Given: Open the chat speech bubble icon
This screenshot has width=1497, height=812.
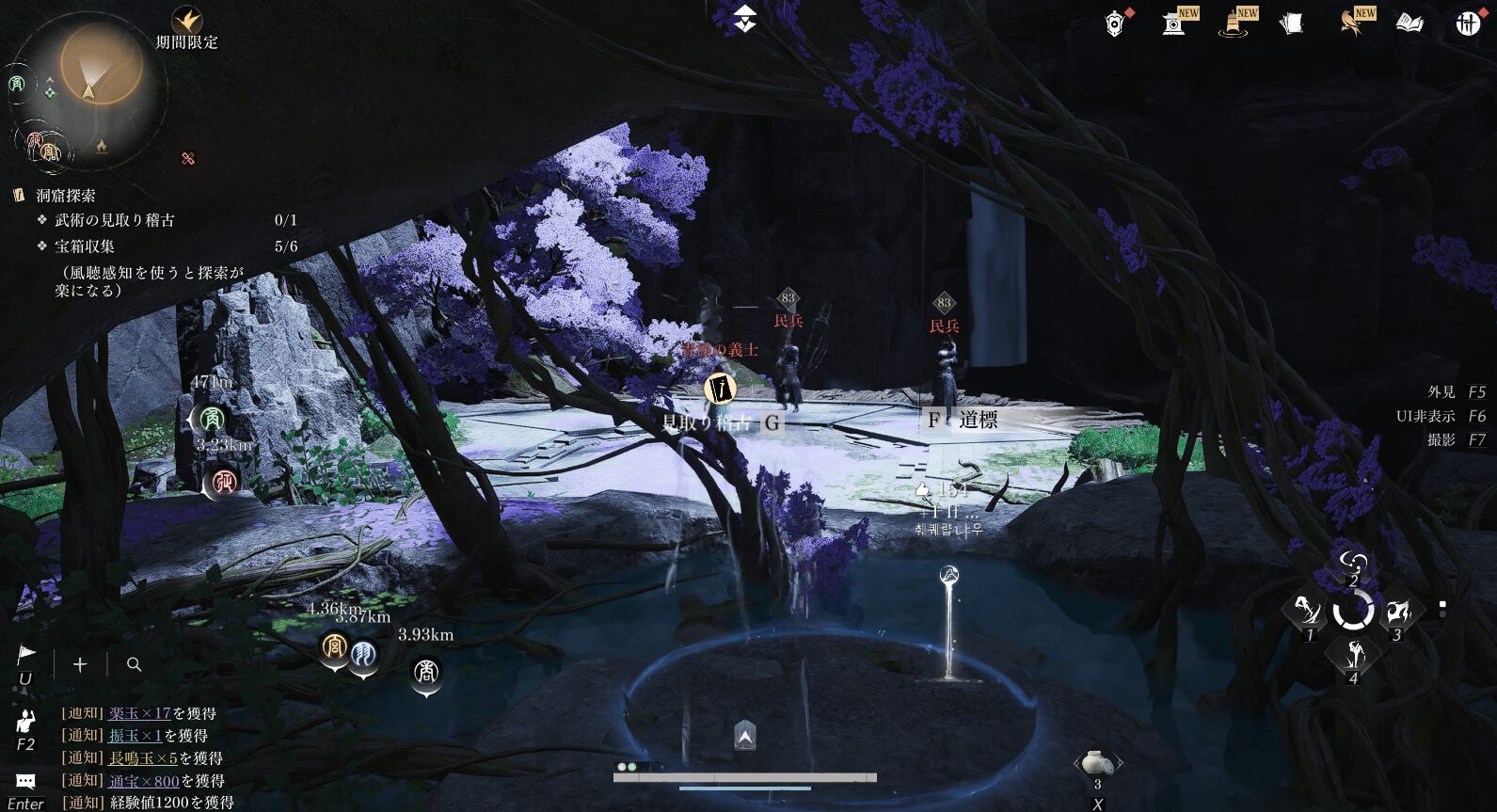Looking at the screenshot, I should pyautogui.click(x=25, y=781).
